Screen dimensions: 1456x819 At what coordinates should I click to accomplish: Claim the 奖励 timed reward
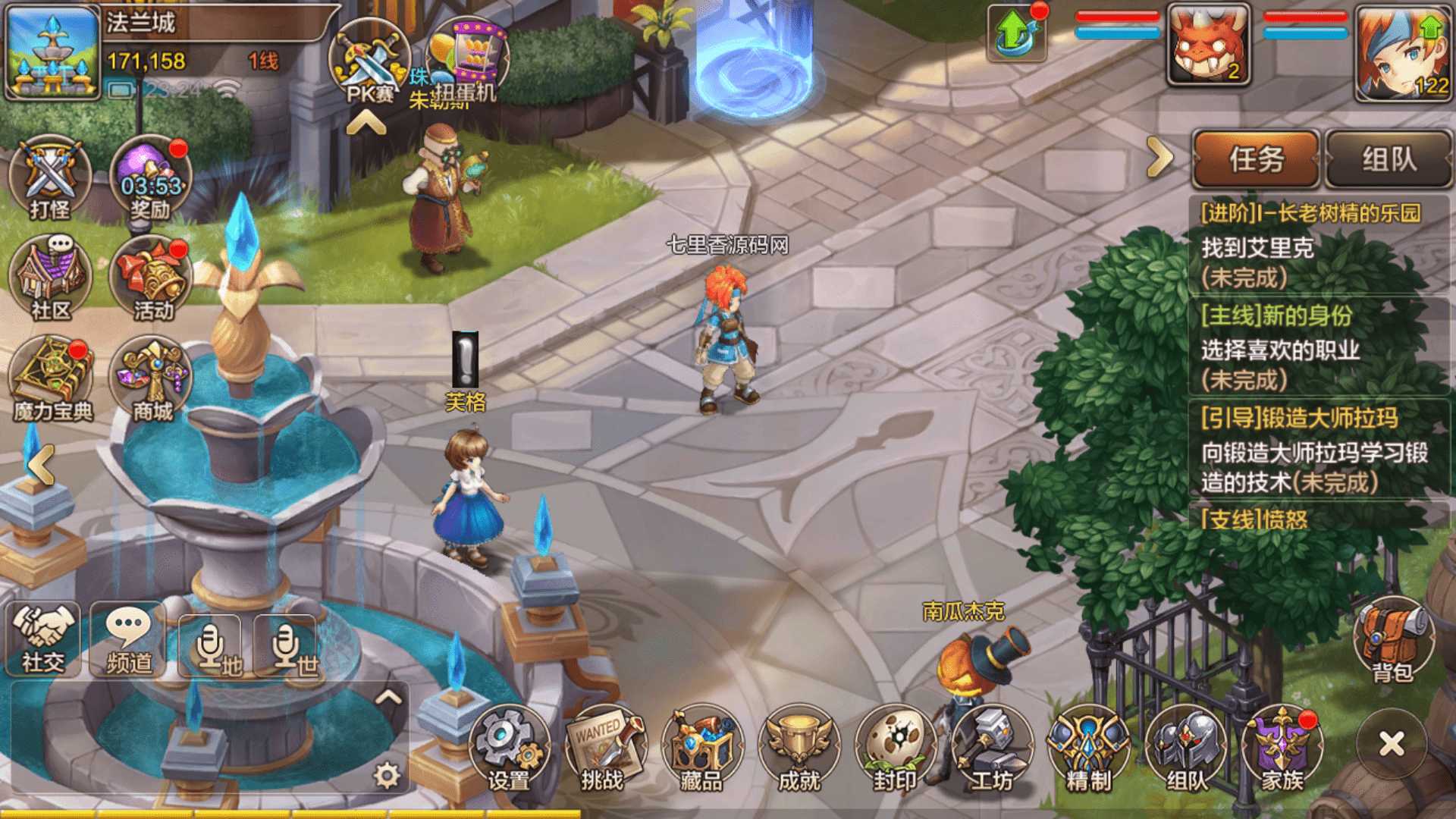151,179
